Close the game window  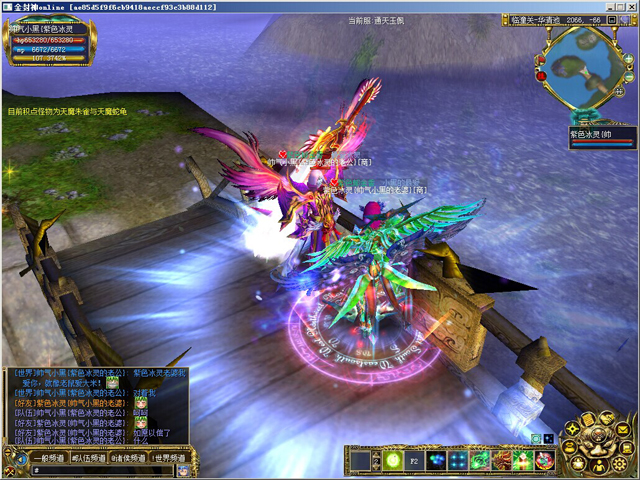click(x=629, y=7)
